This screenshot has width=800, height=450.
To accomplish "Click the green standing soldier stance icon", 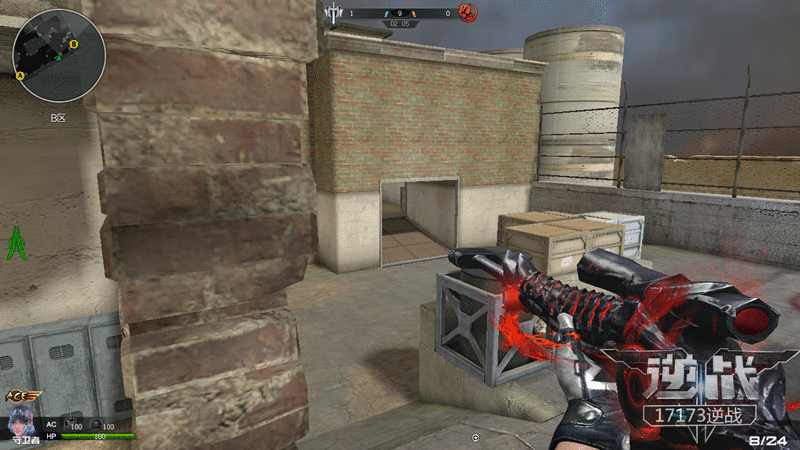I will [16, 243].
